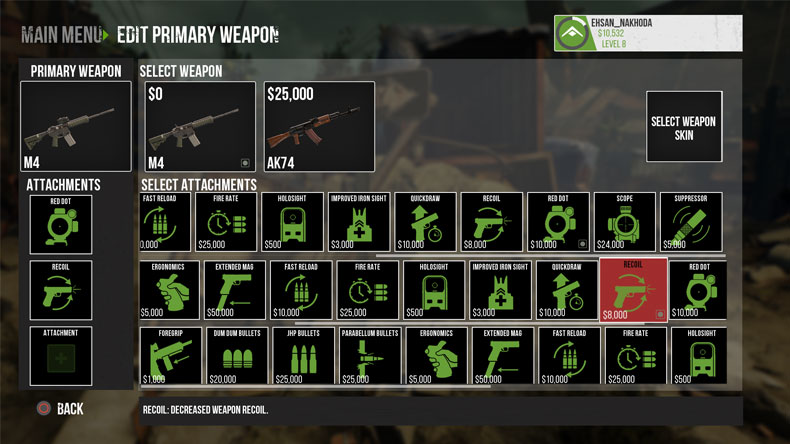Pick the JHP Bullets attachment
This screenshot has width=790, height=444.
303,358
